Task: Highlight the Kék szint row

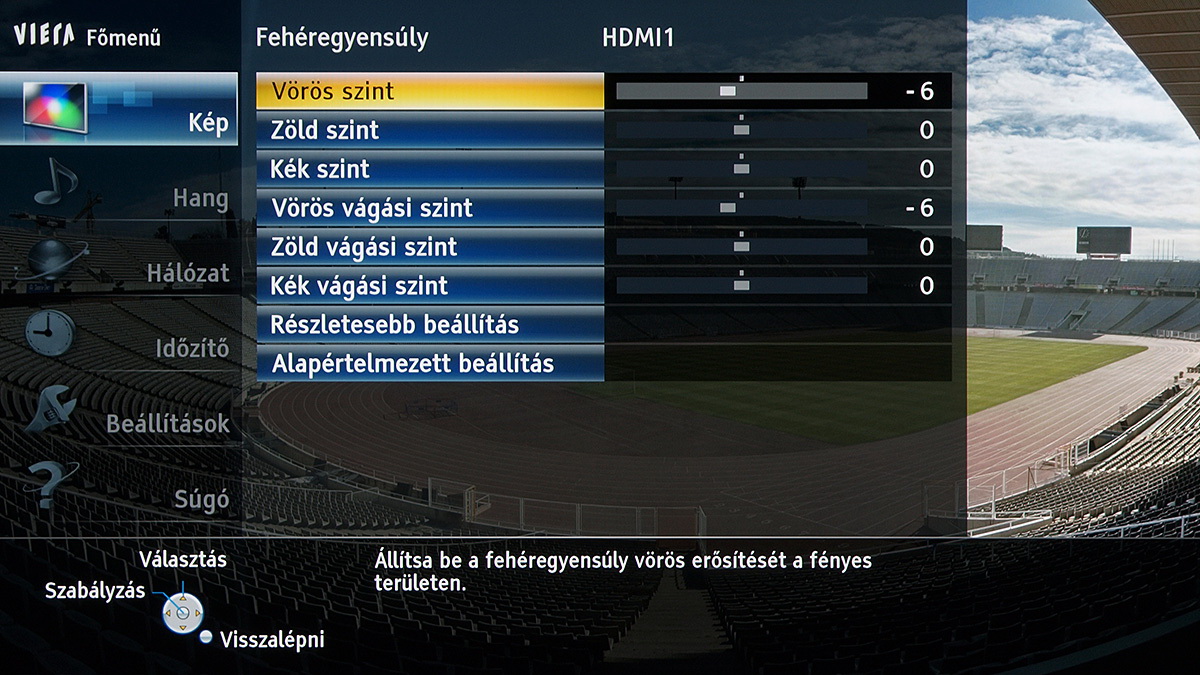Action: (430, 169)
